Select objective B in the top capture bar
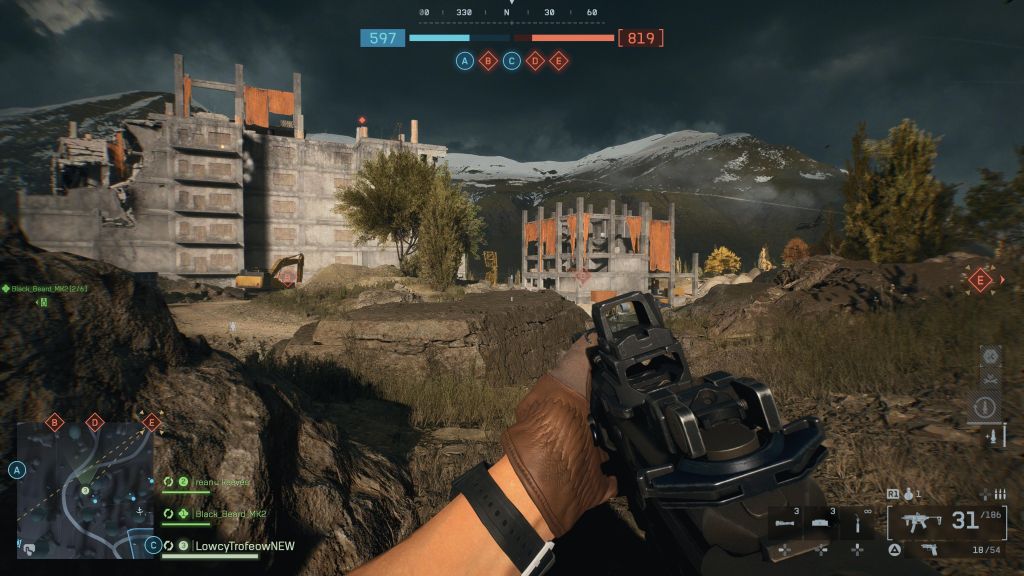Image resolution: width=1024 pixels, height=576 pixels. tap(488, 61)
